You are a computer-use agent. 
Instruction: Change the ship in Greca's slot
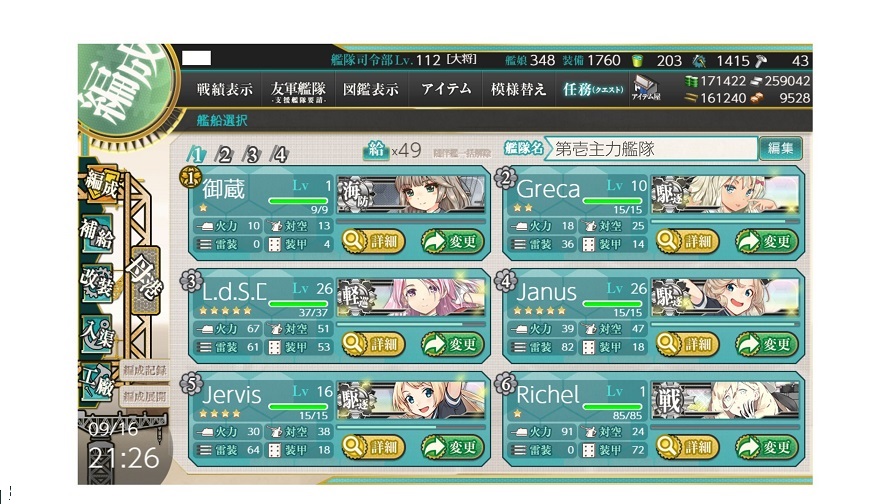point(767,240)
